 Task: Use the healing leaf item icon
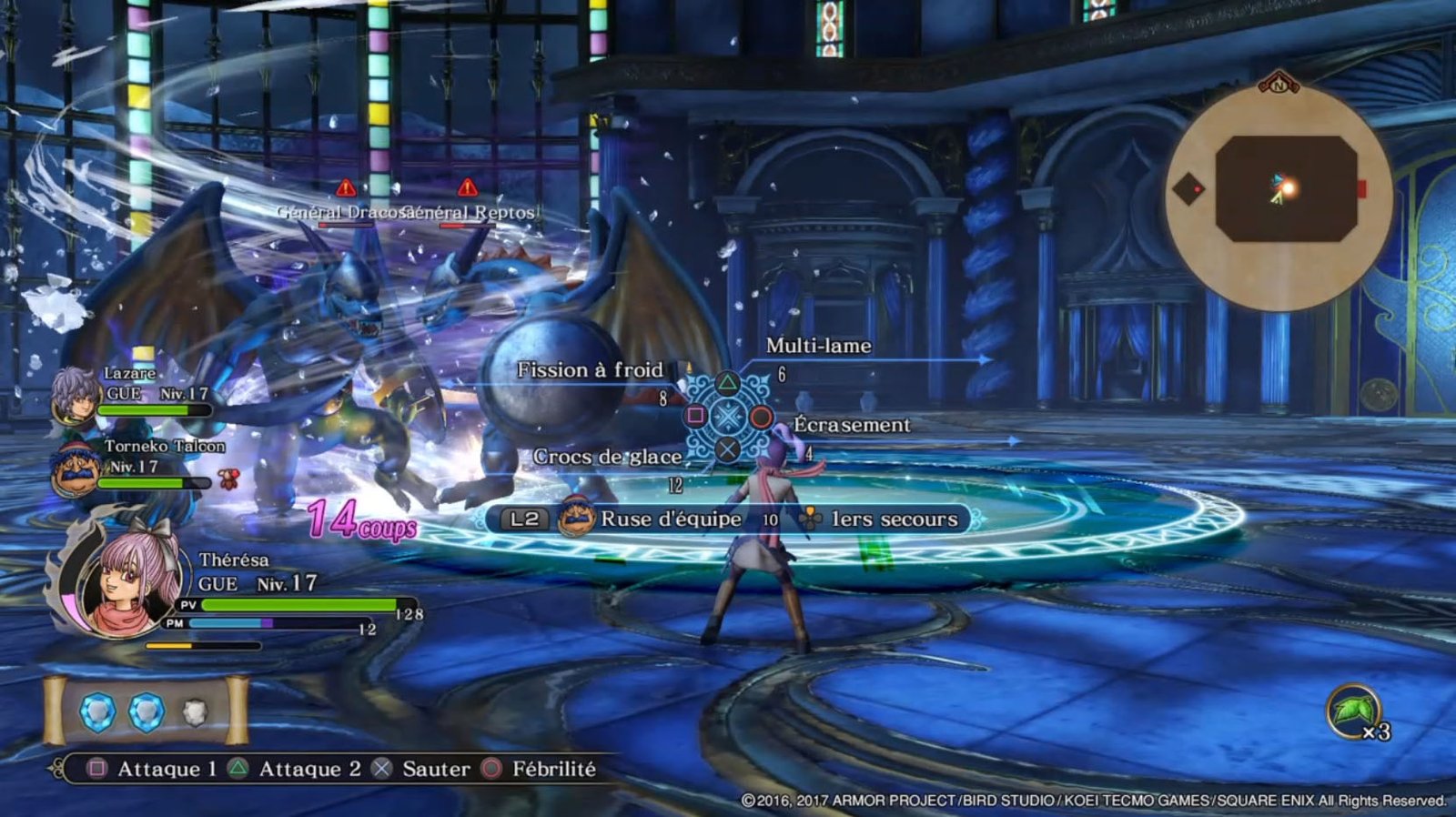1352,712
